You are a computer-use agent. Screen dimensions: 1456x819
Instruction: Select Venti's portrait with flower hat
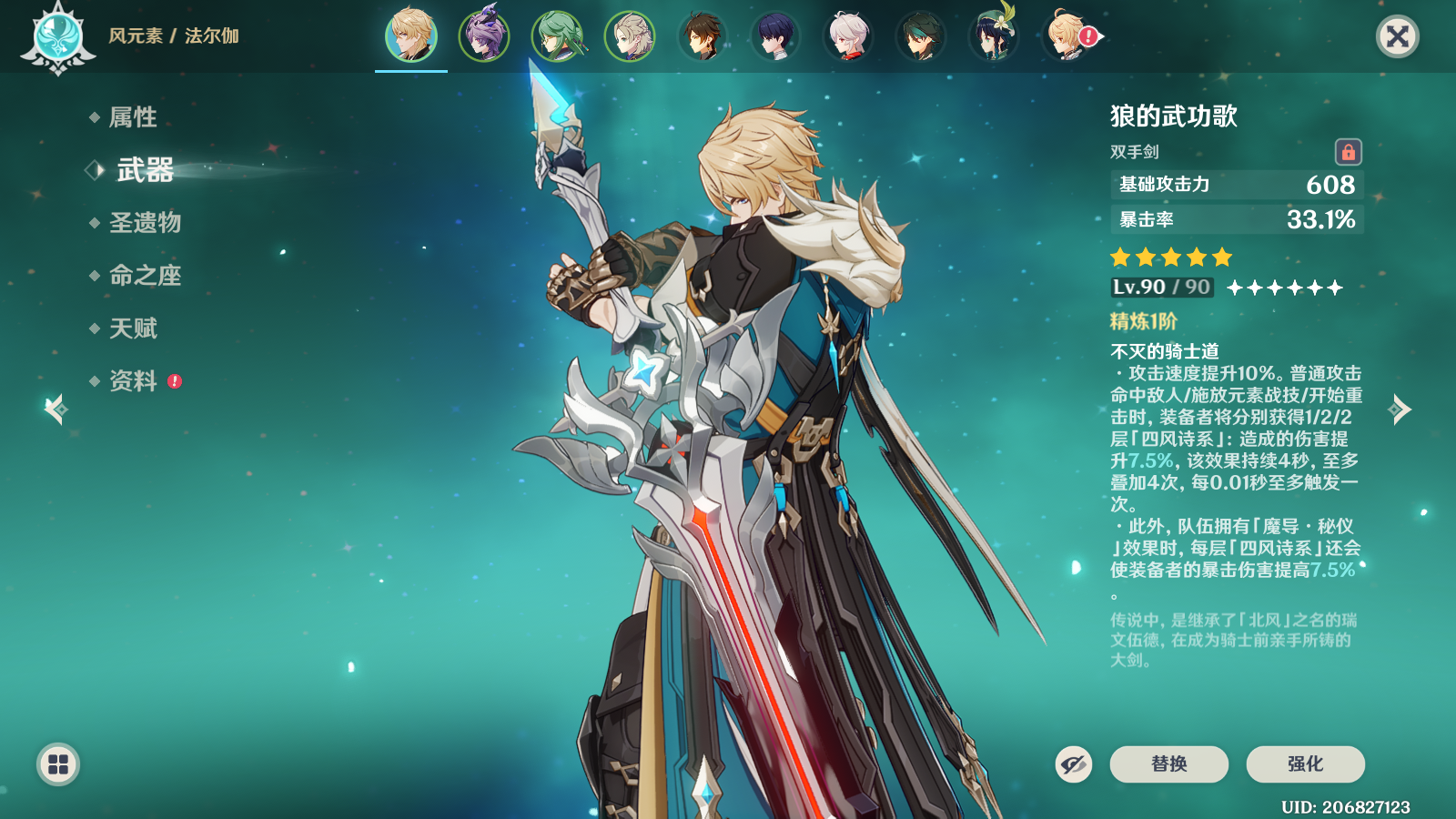(x=994, y=36)
